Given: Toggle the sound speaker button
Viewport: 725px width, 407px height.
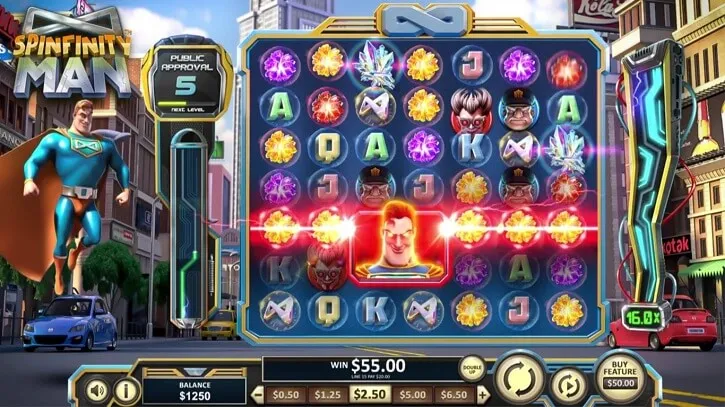Looking at the screenshot, I should 97,388.
